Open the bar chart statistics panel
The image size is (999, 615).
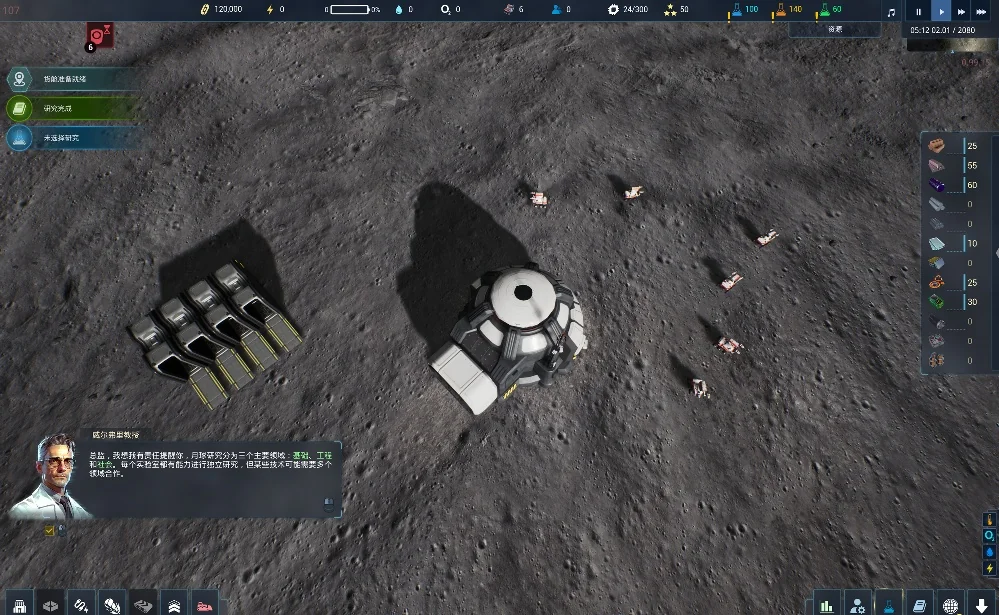click(826, 603)
